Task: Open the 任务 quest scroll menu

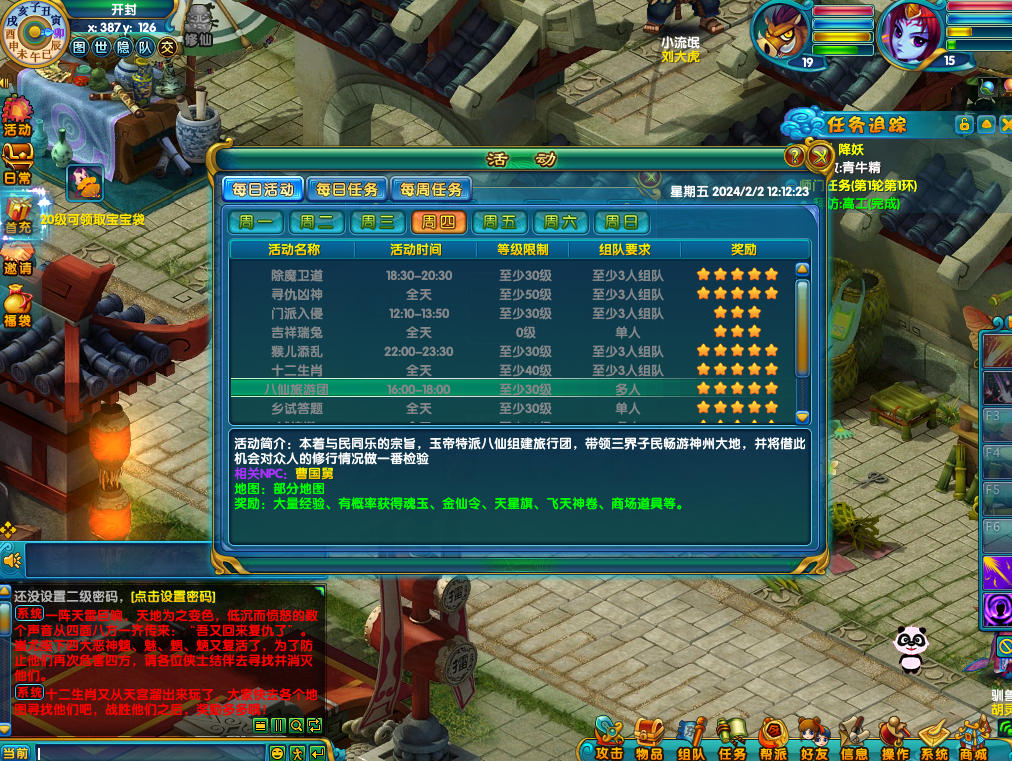Action: pos(732,739)
